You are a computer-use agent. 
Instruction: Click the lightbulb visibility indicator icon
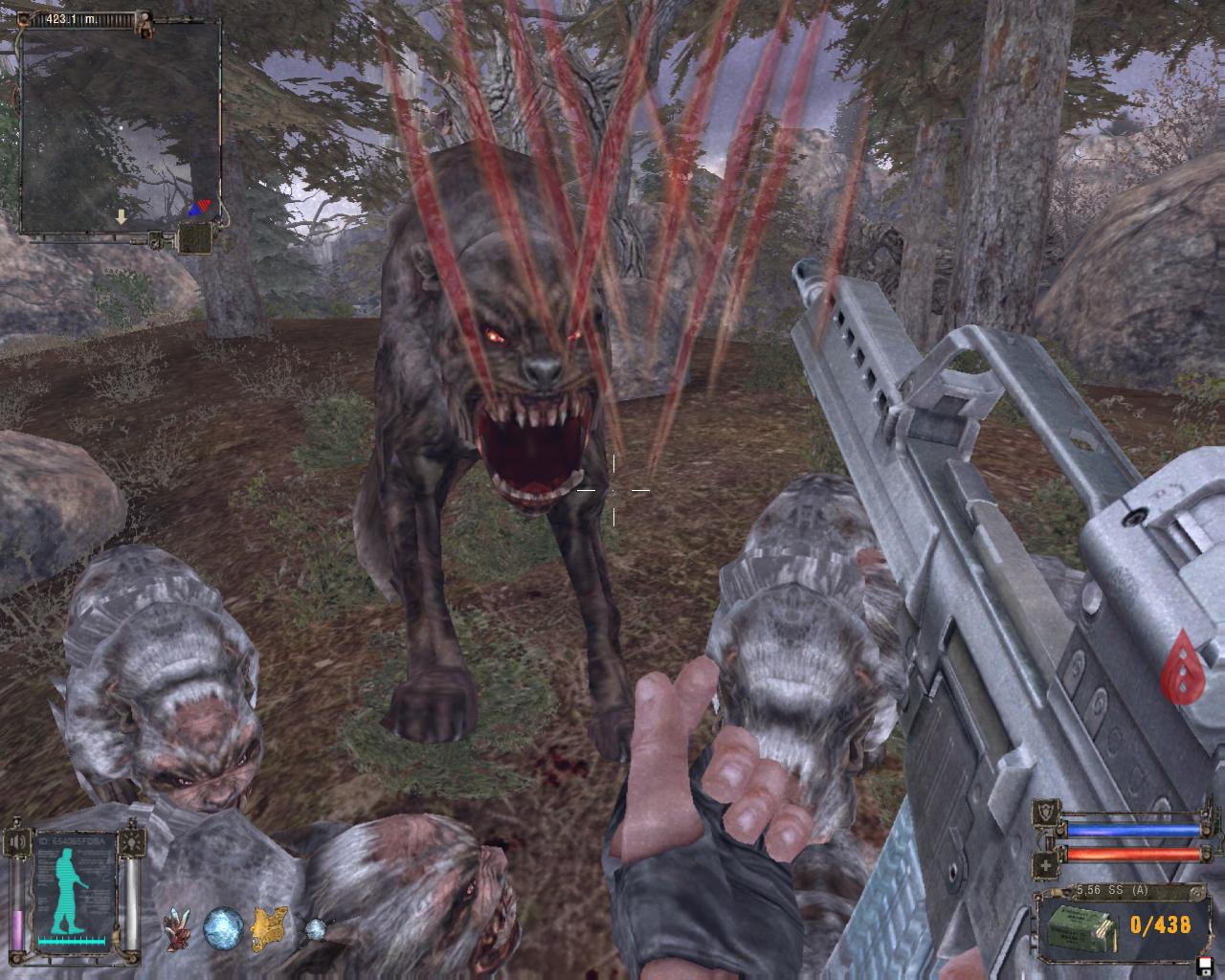coord(134,842)
